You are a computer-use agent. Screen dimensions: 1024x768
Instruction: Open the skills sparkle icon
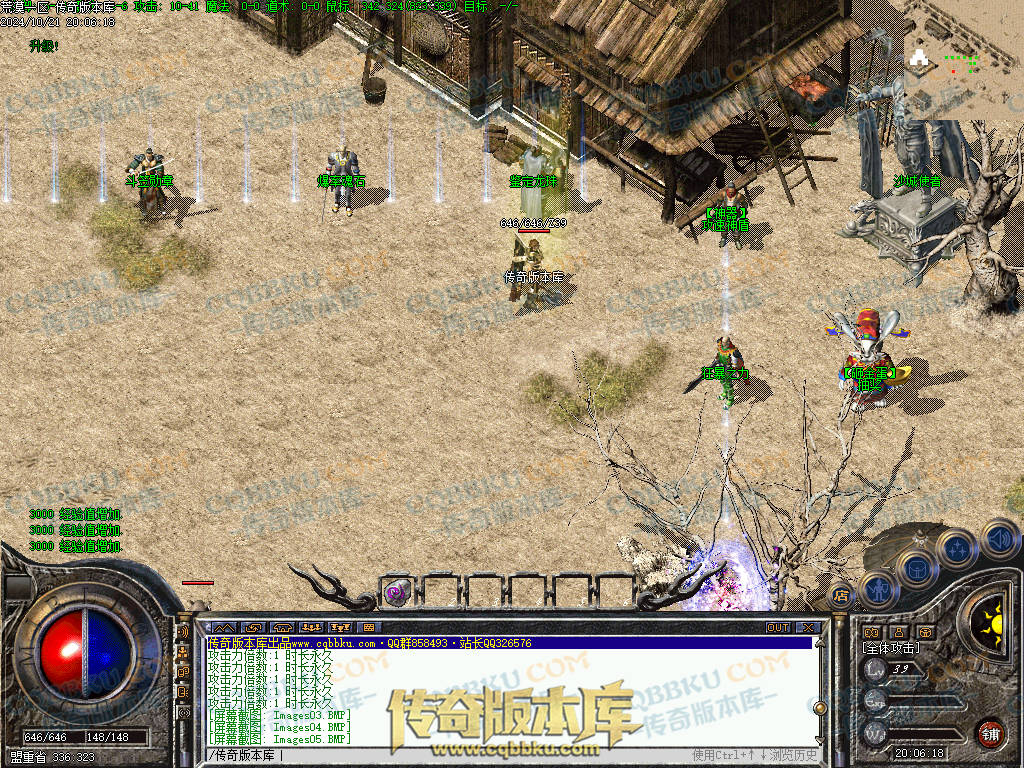tap(957, 548)
